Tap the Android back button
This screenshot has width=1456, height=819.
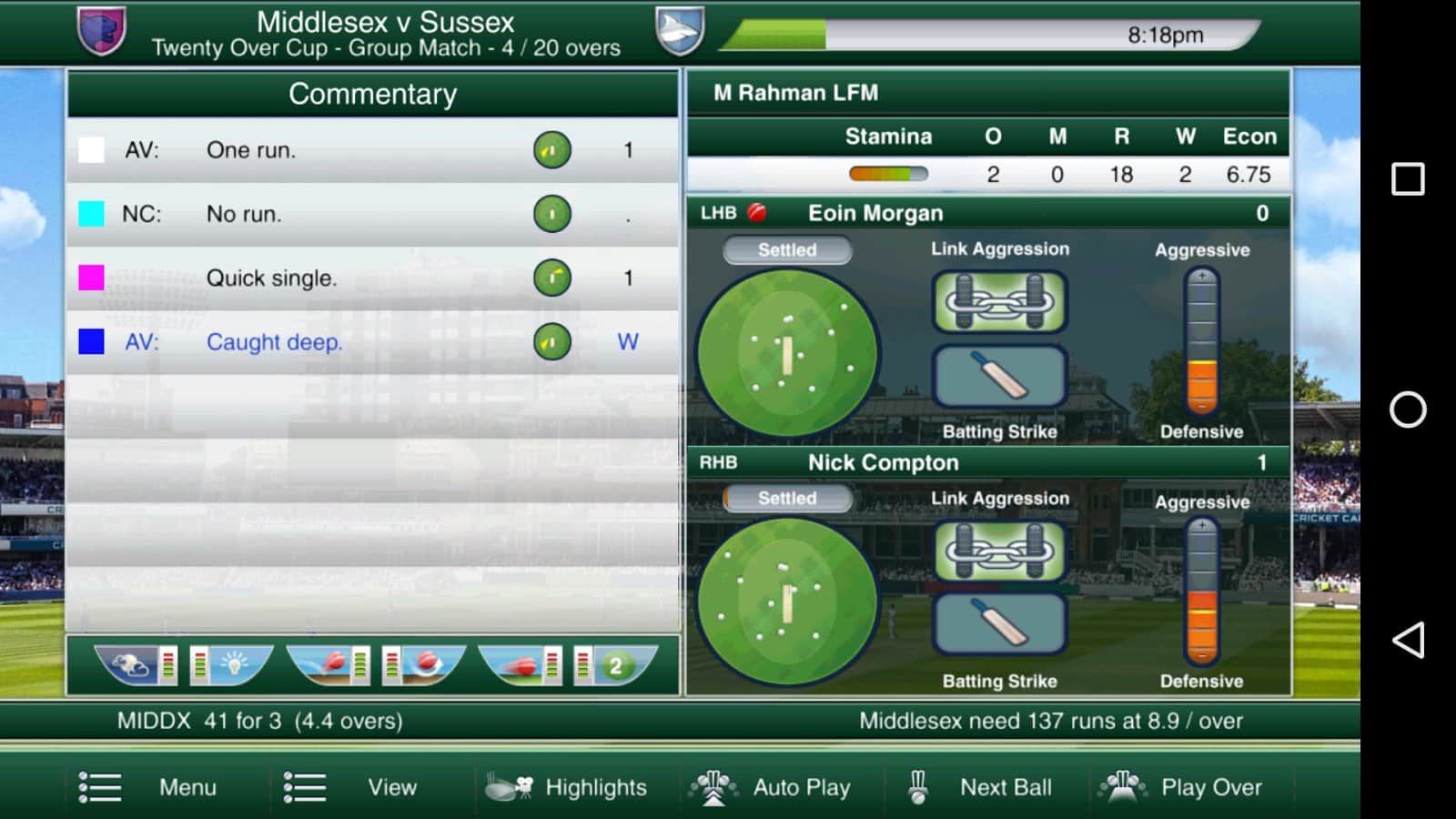point(1408,641)
